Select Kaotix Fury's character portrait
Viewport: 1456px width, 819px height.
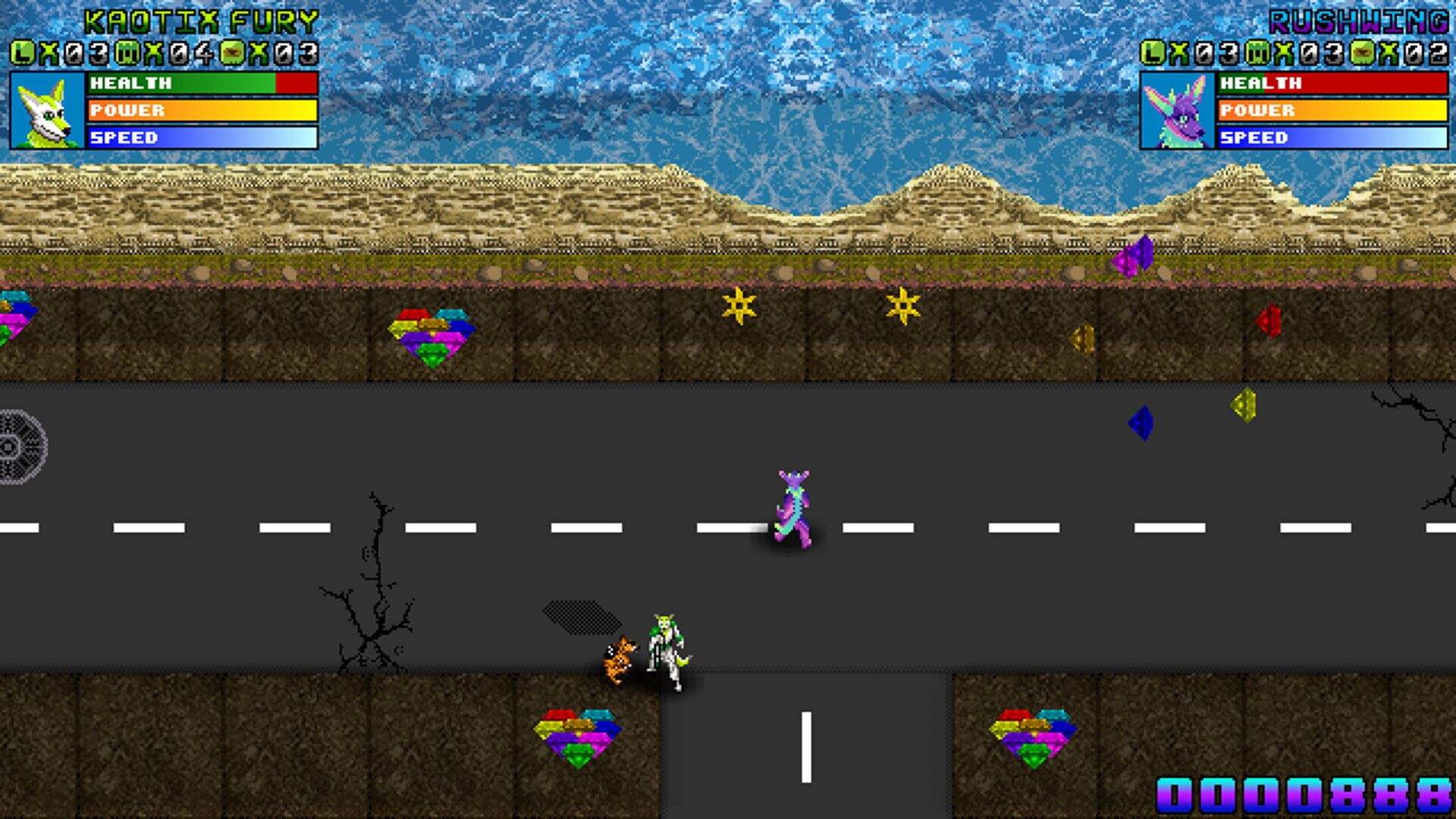click(47, 111)
